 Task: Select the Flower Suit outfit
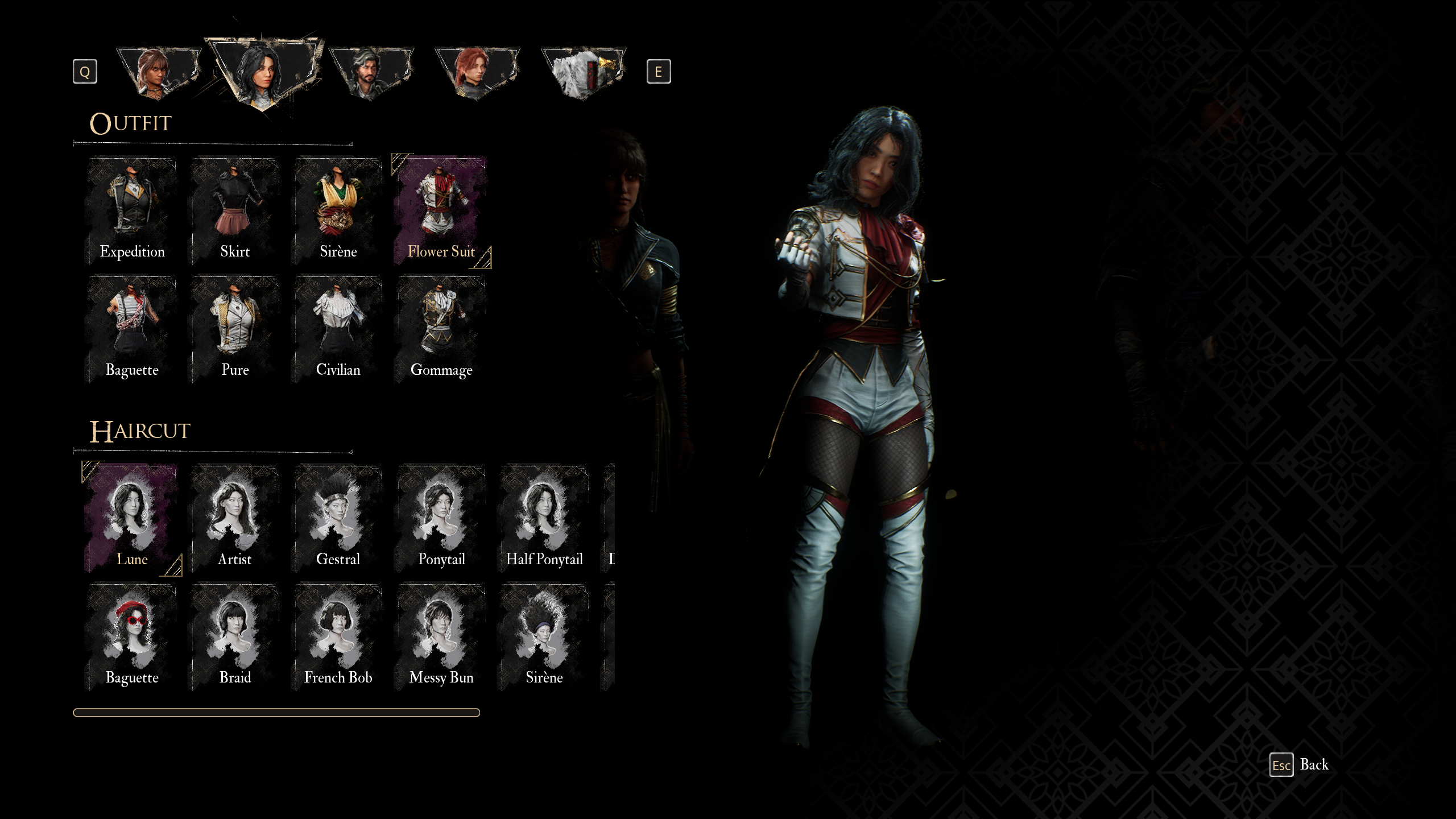(x=441, y=212)
